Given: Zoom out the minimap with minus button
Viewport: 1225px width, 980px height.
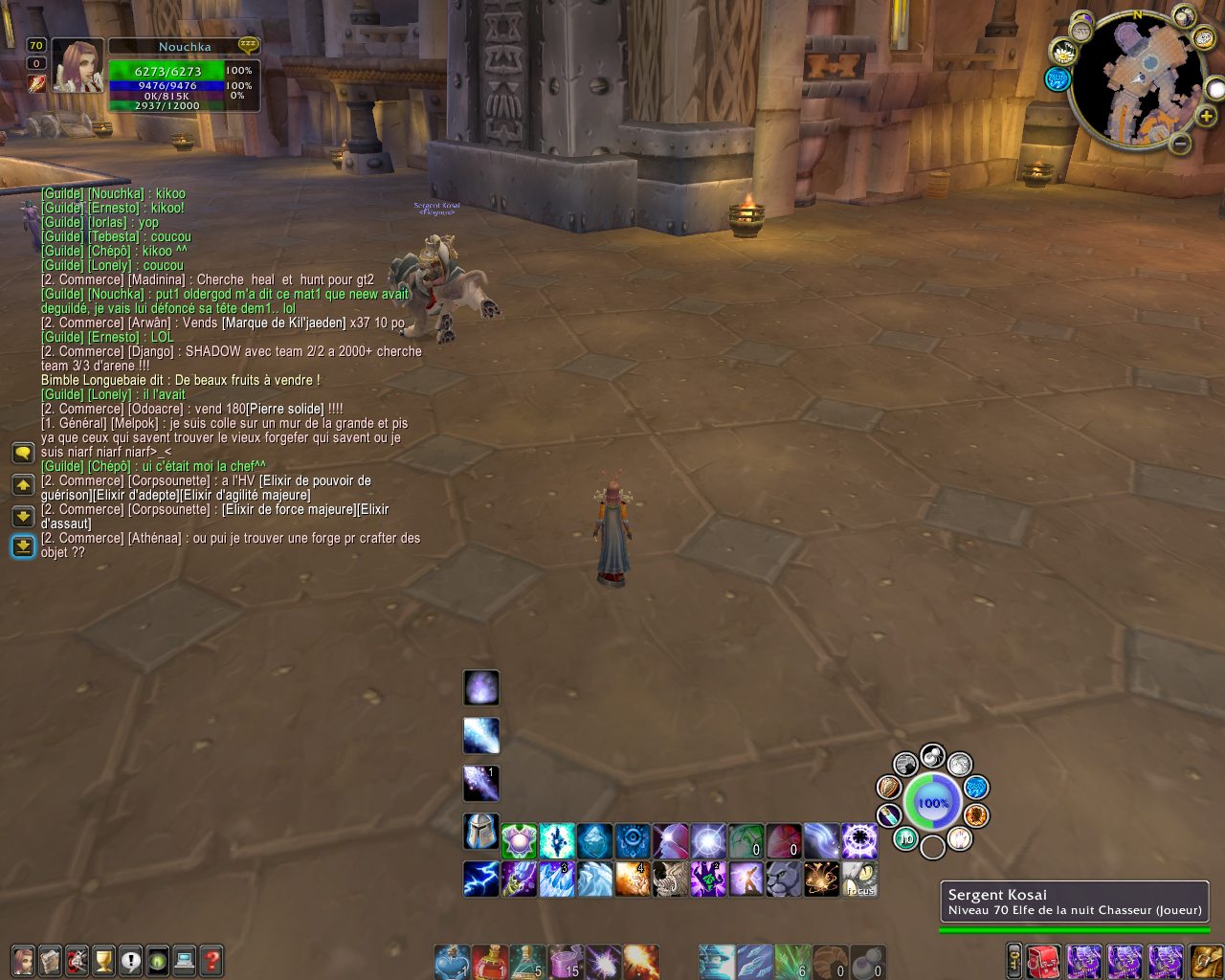Looking at the screenshot, I should (1180, 144).
